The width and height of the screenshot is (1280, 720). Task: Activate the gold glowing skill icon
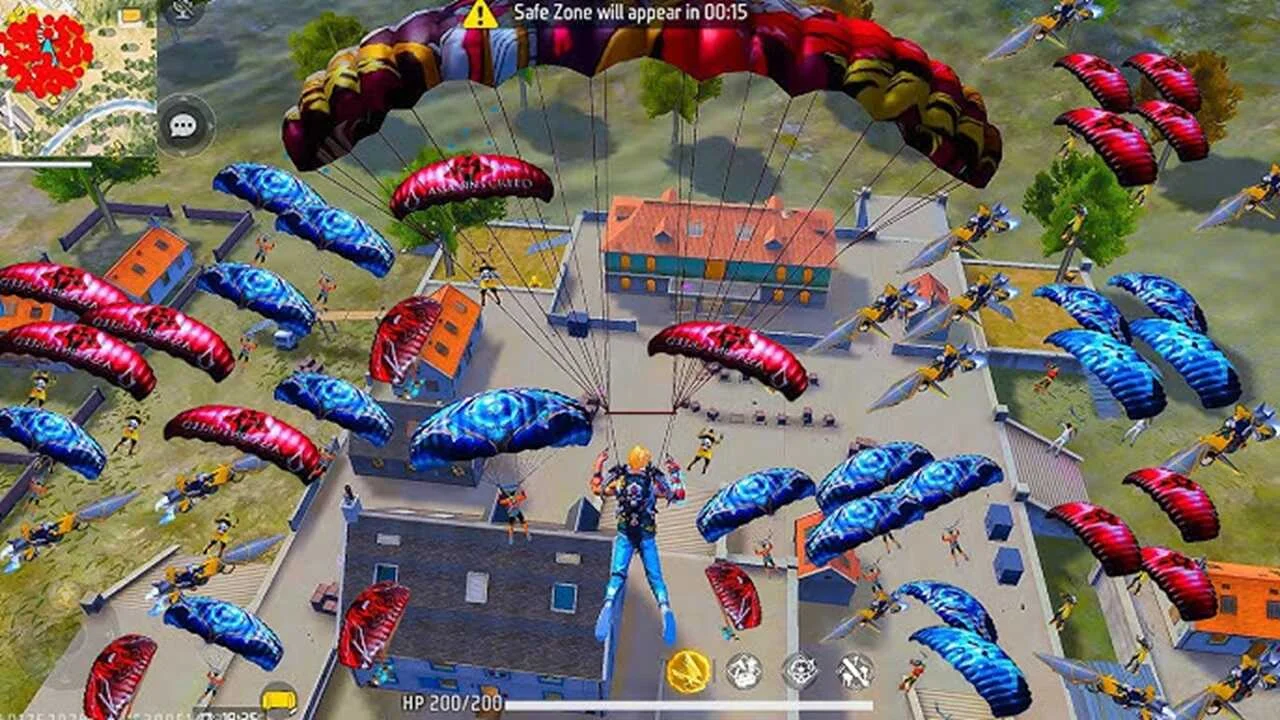689,672
